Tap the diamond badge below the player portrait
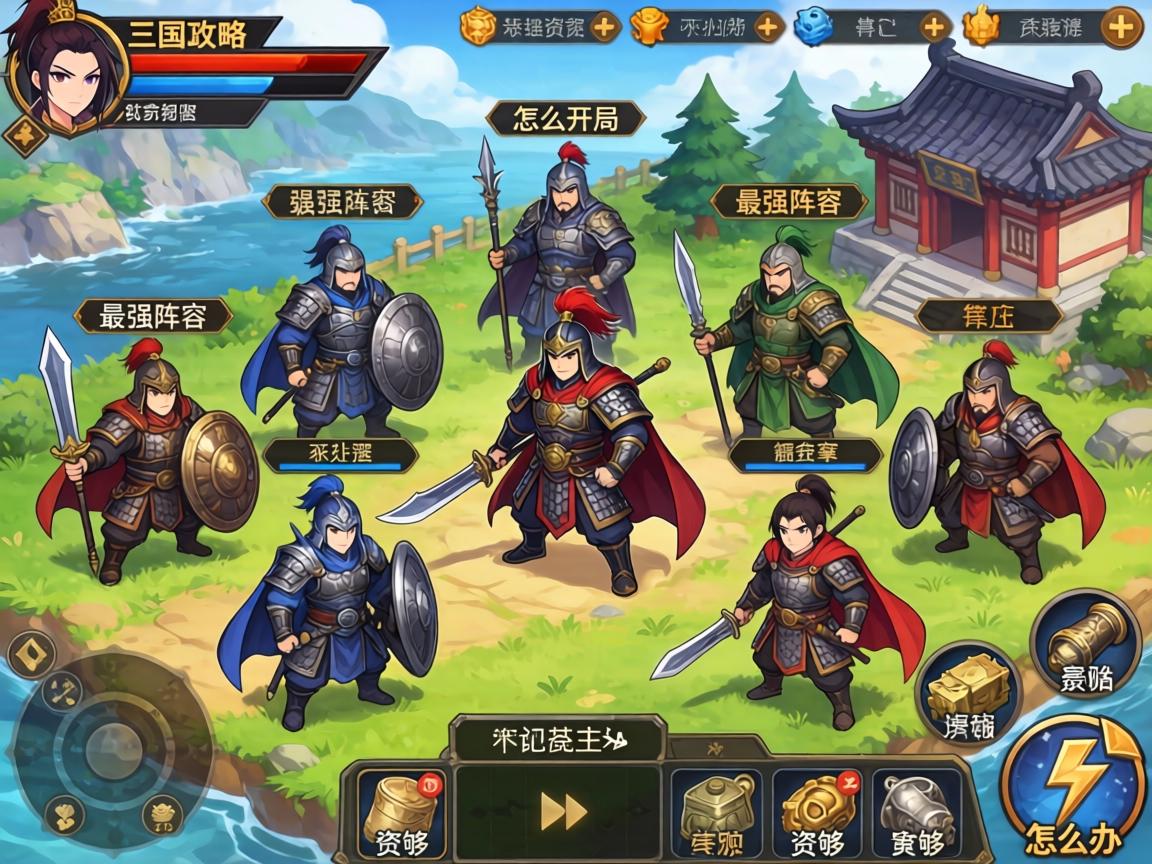The height and width of the screenshot is (864, 1152). pos(20,133)
